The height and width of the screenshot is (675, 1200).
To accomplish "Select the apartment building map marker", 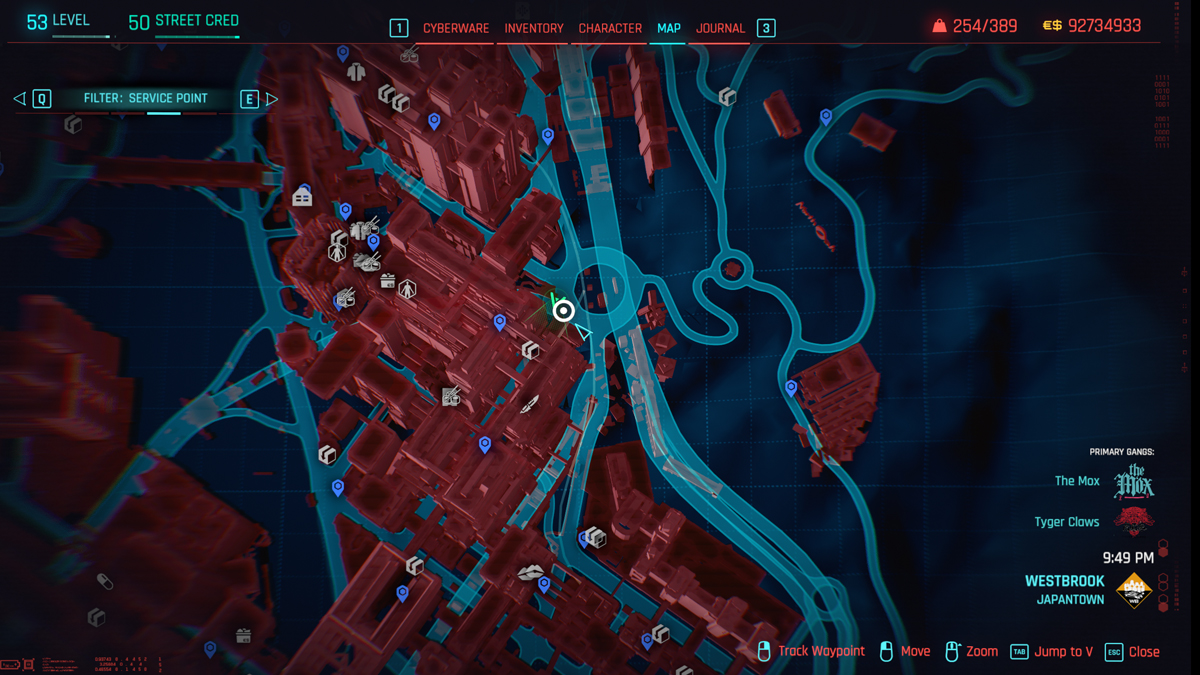I will [x=302, y=197].
